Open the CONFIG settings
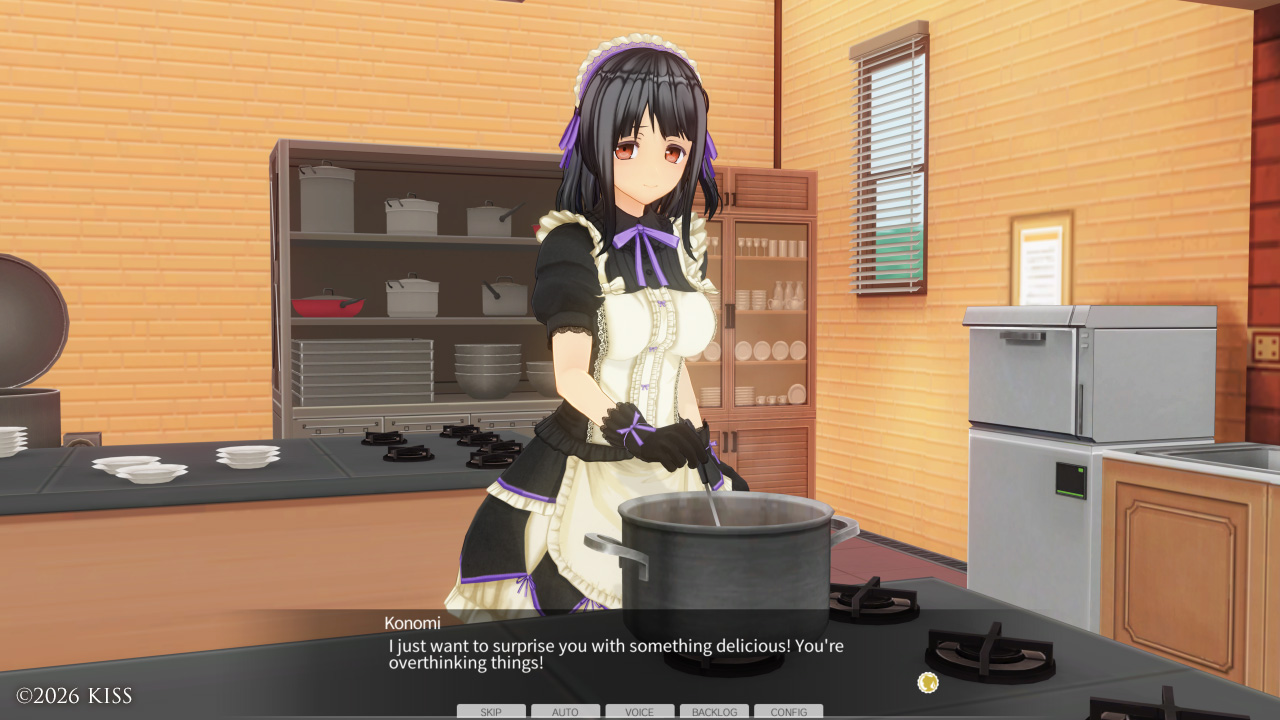The image size is (1280, 720). click(788, 712)
